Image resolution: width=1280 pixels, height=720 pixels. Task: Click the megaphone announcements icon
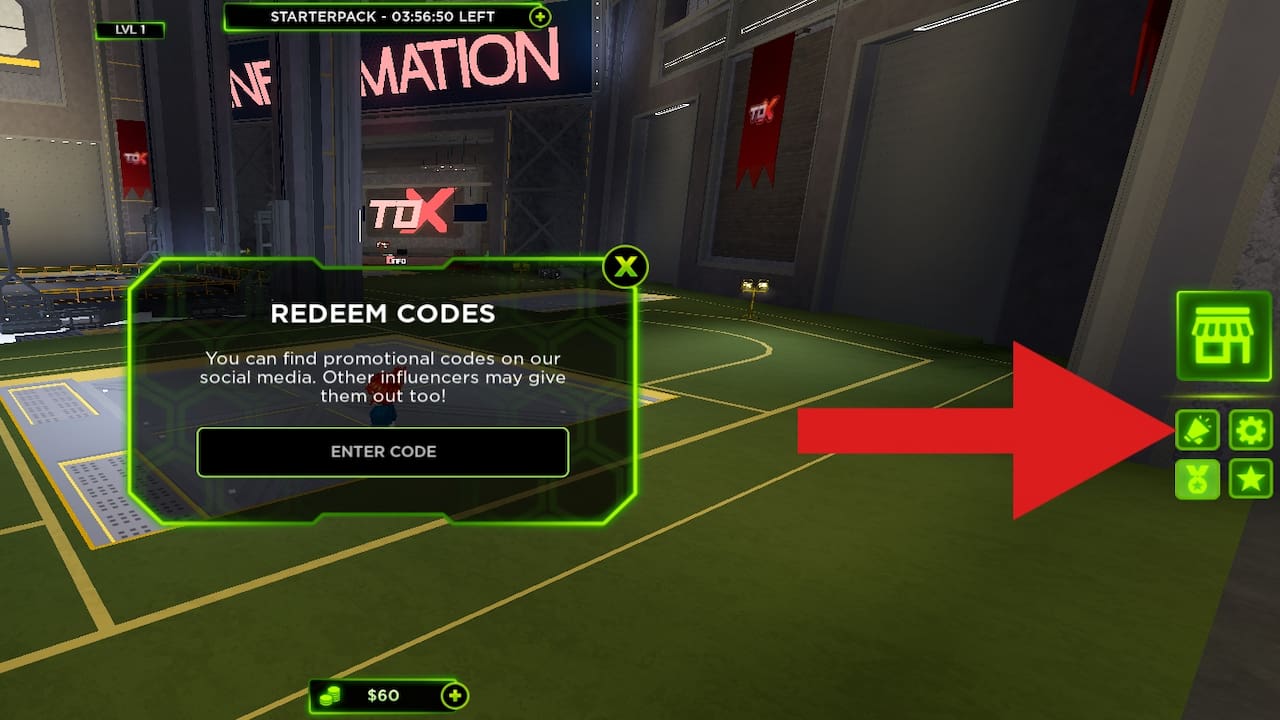(x=1197, y=430)
